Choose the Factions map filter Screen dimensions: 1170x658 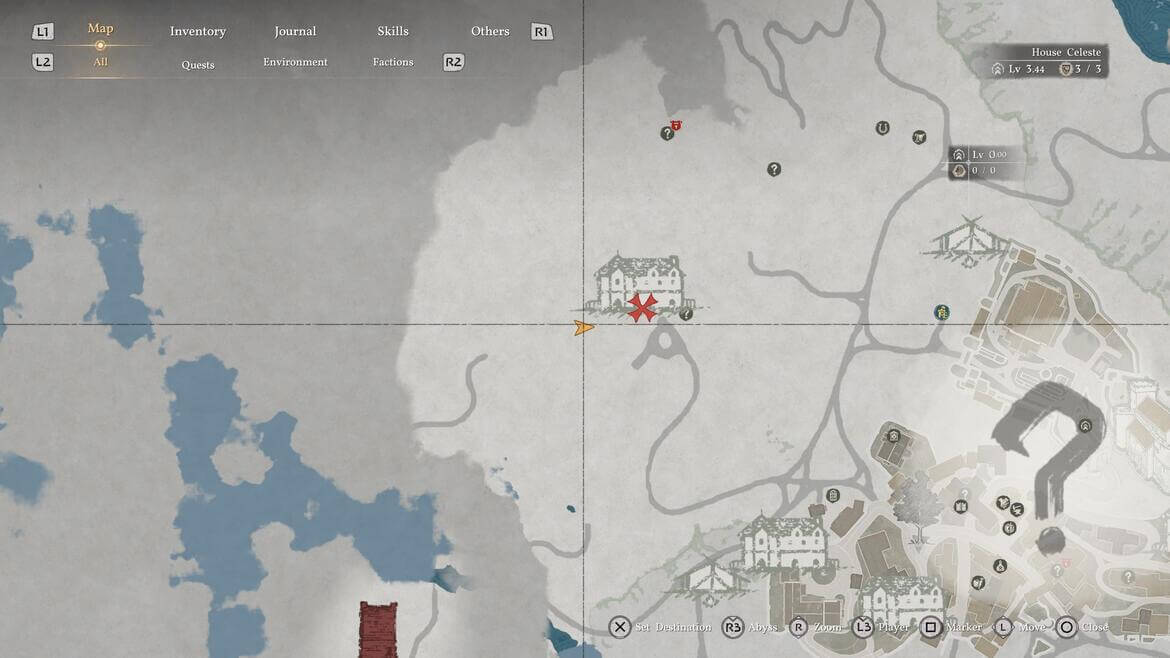coord(393,62)
